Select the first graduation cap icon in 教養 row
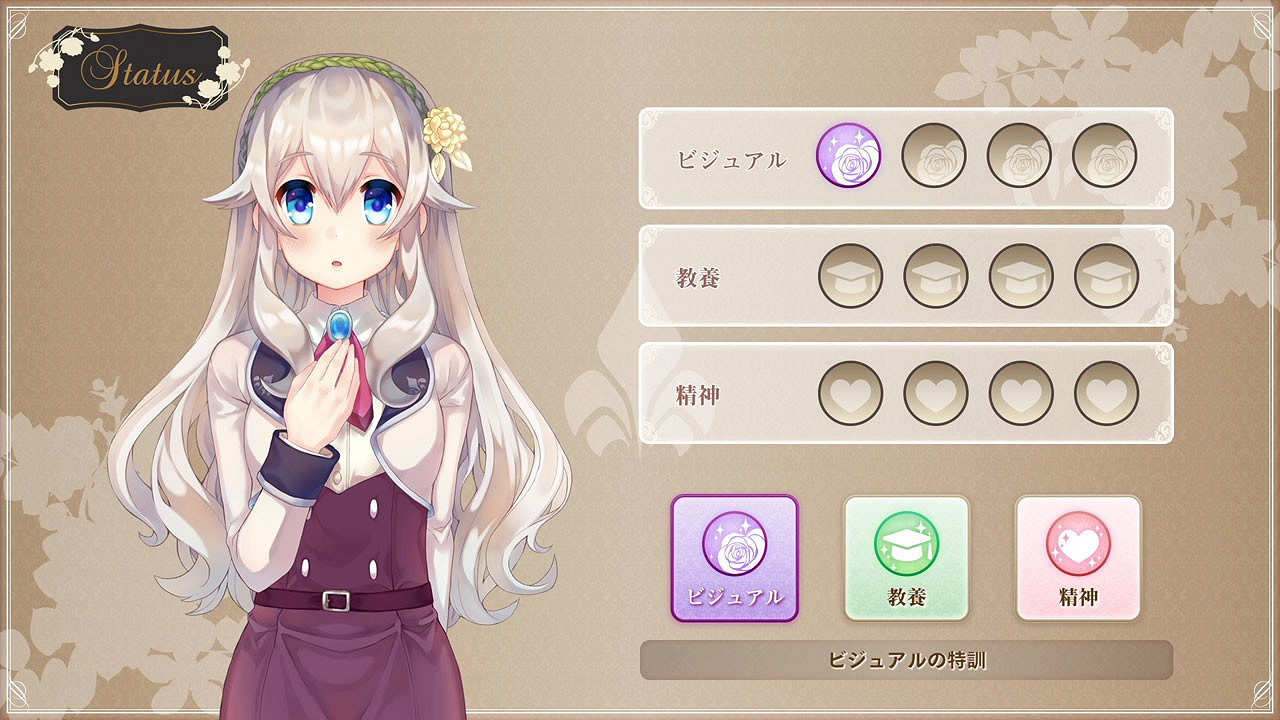The height and width of the screenshot is (720, 1280). click(849, 273)
